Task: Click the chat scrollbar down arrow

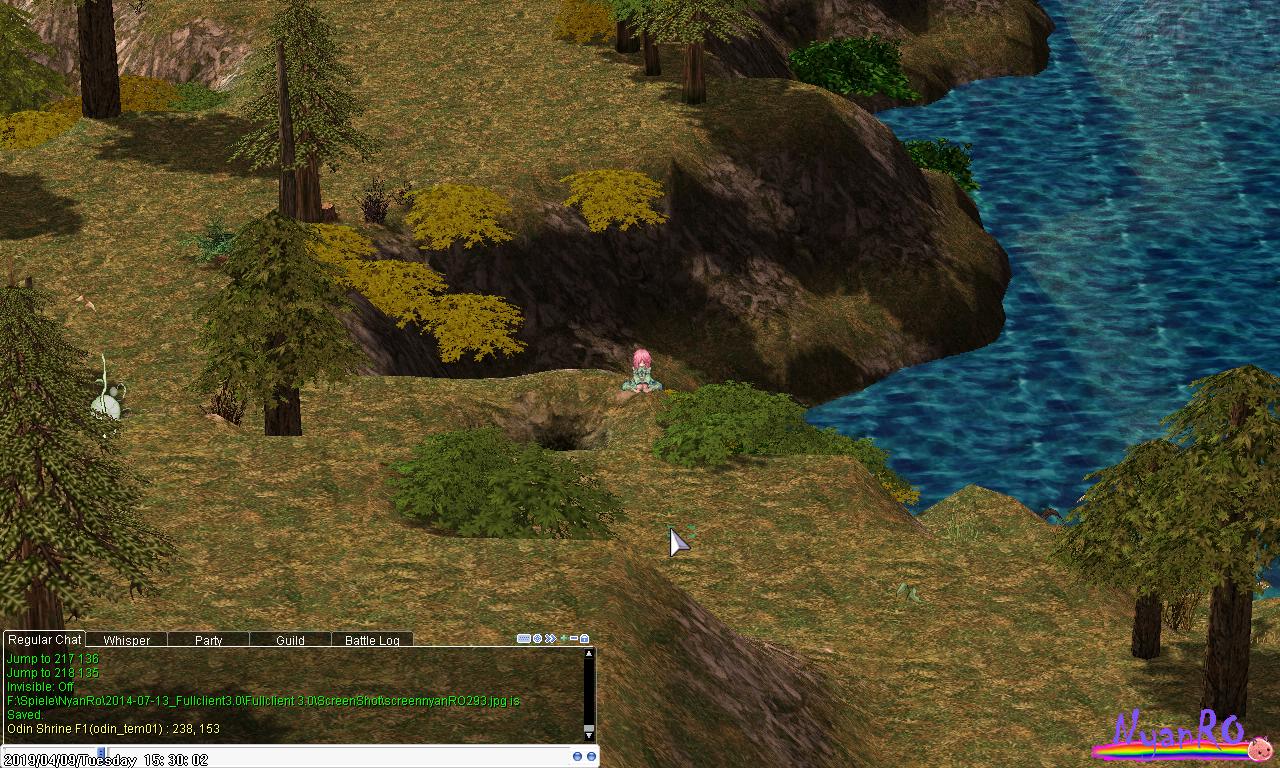Action: 589,735
